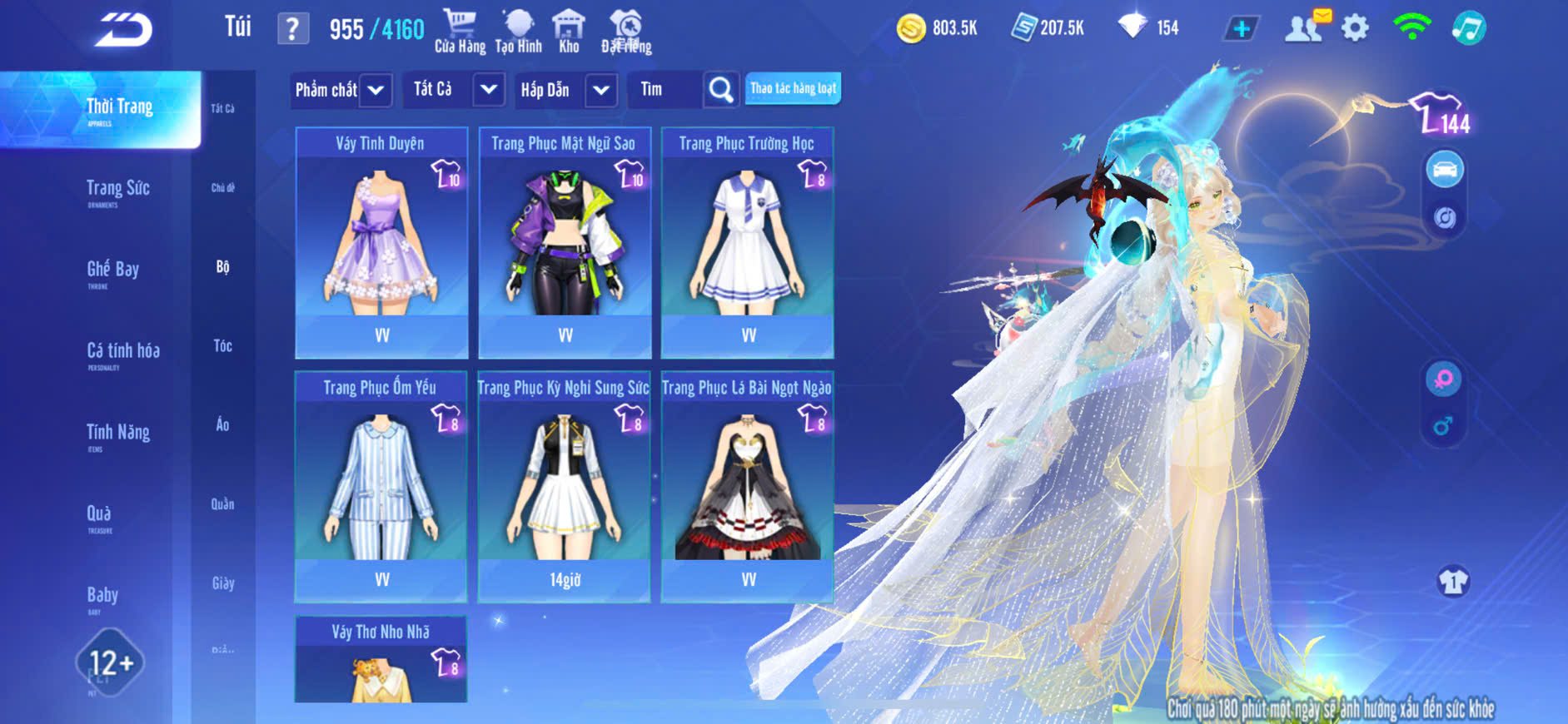This screenshot has width=1568, height=724.
Task: Toggle the music note icon
Action: [1468, 28]
